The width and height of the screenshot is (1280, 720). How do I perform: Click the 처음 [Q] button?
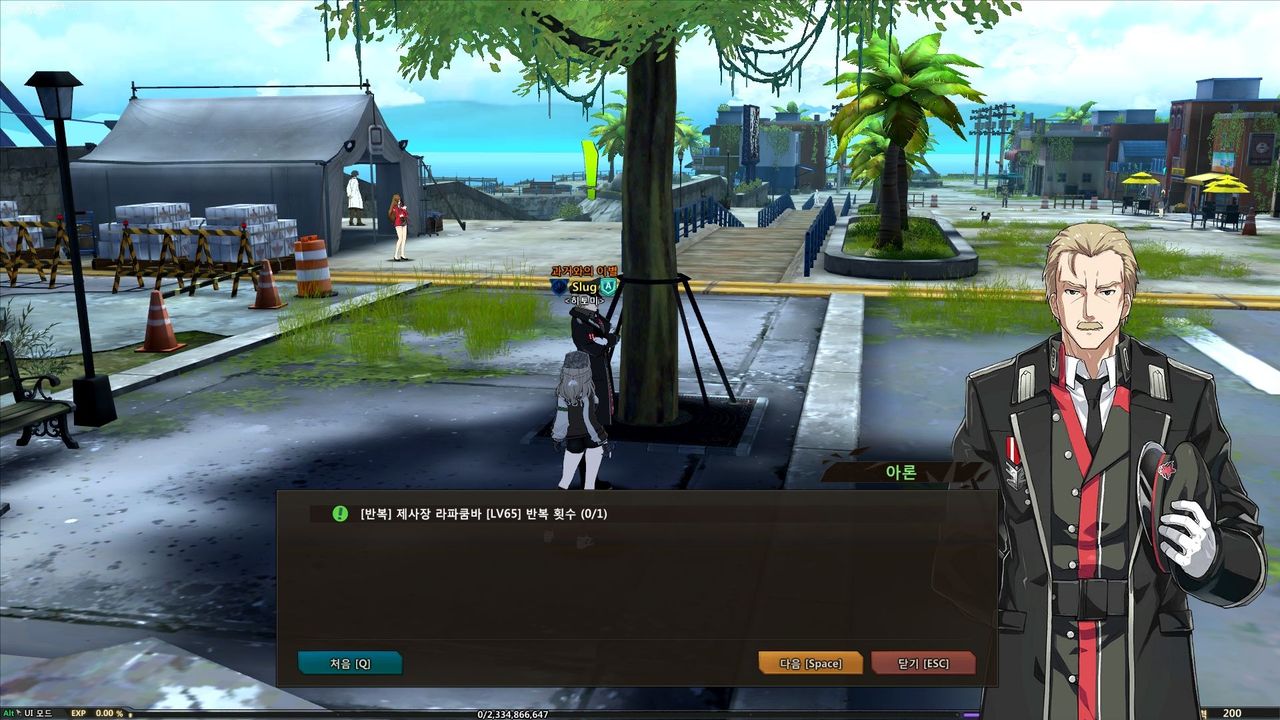pyautogui.click(x=350, y=663)
